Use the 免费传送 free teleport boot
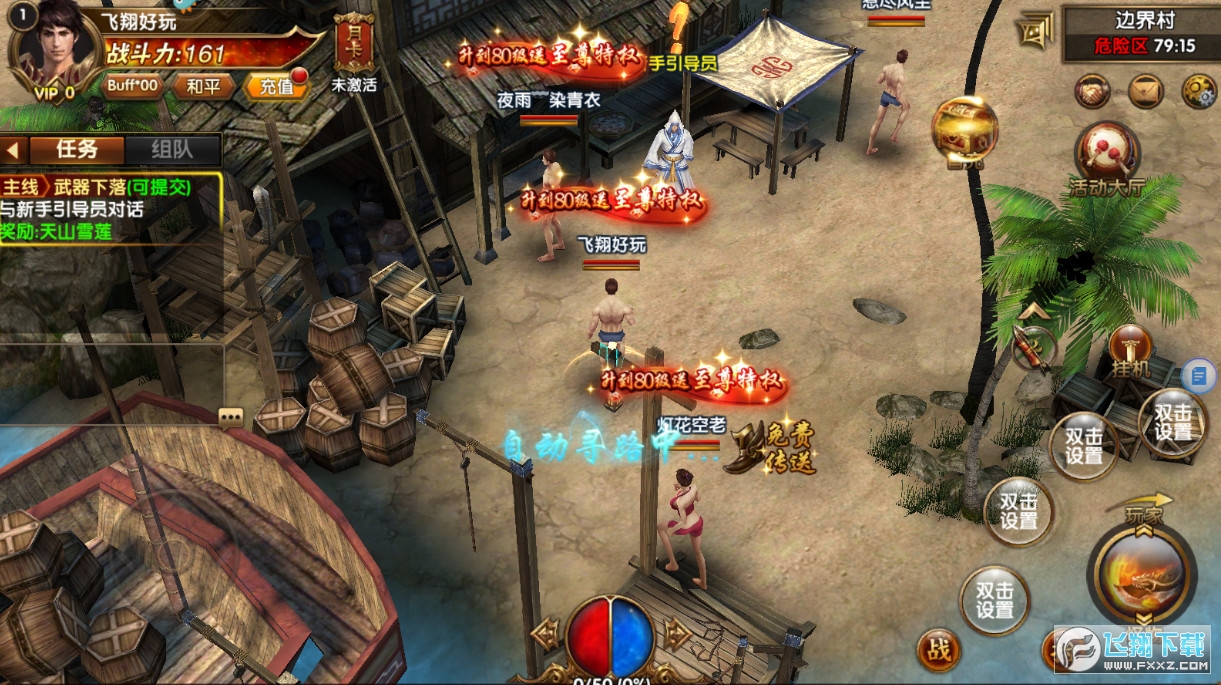Viewport: 1221px width, 685px height. pos(775,447)
